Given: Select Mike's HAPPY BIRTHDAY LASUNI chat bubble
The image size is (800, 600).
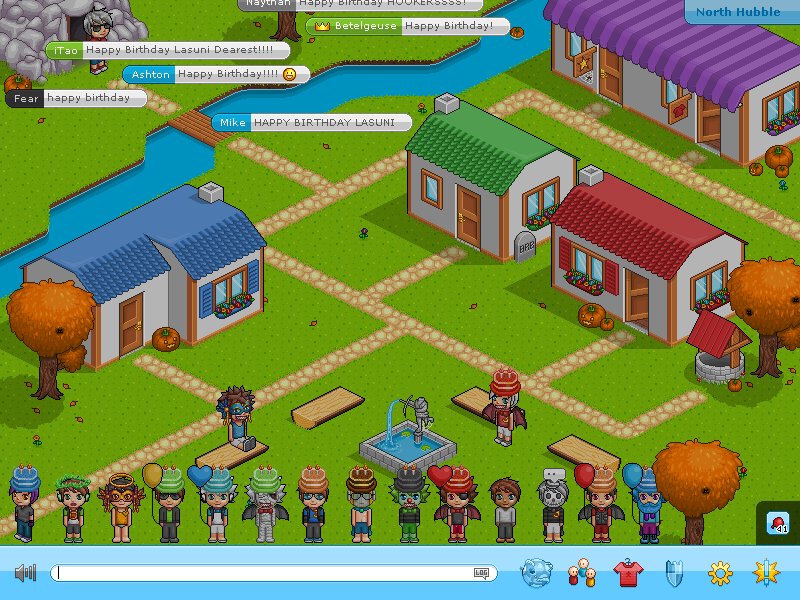Looking at the screenshot, I should pyautogui.click(x=312, y=122).
